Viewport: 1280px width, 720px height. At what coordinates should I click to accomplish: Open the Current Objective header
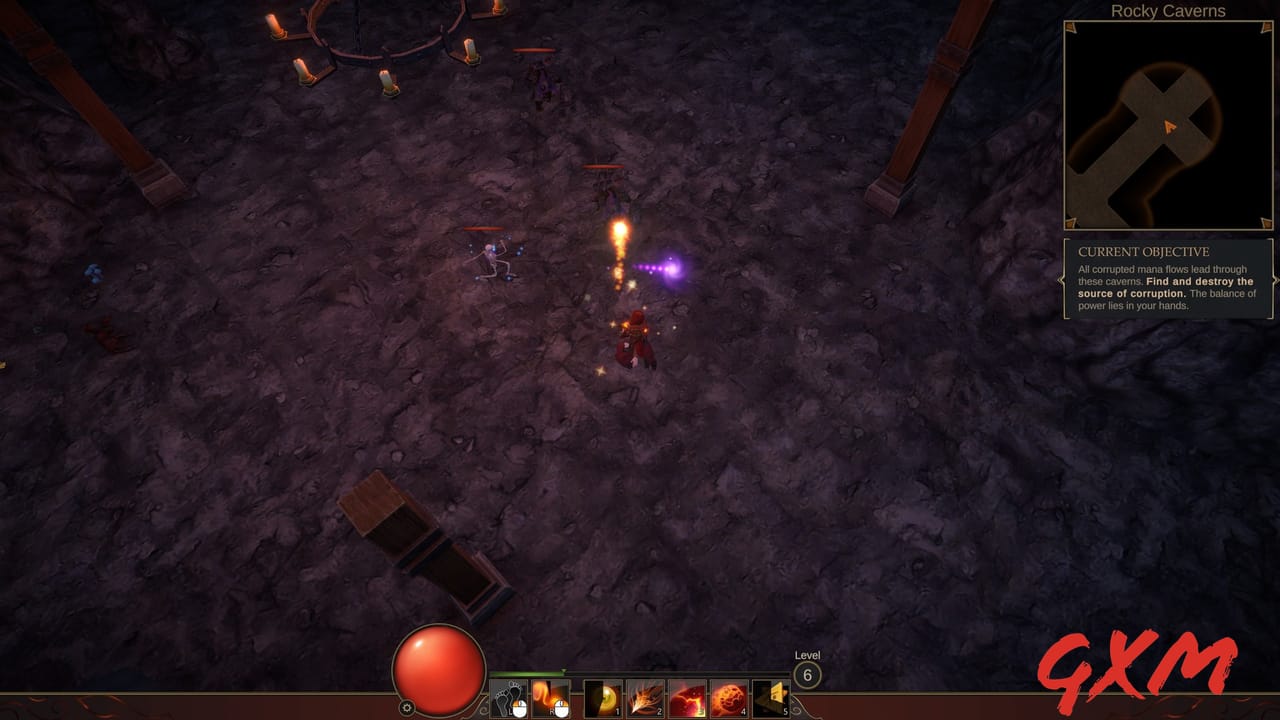[1145, 251]
